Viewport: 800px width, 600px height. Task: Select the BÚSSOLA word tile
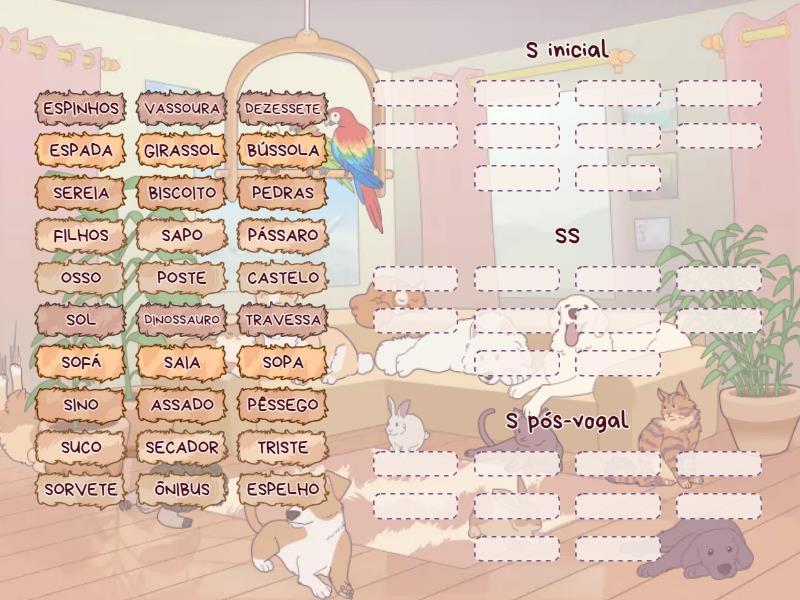pos(283,150)
